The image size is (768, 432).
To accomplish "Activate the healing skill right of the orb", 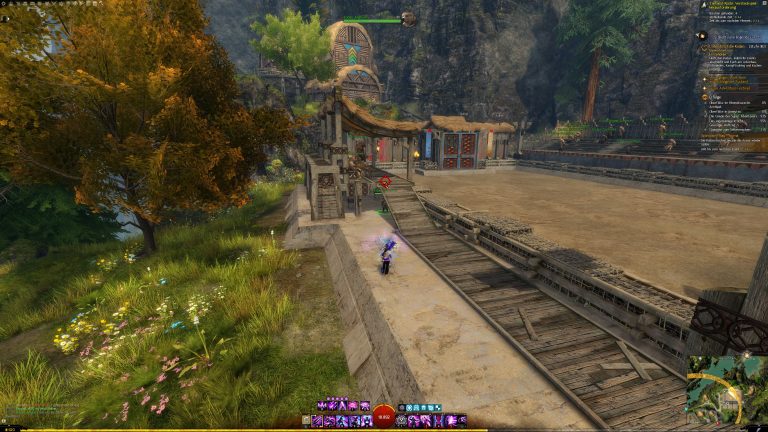I will (x=402, y=421).
